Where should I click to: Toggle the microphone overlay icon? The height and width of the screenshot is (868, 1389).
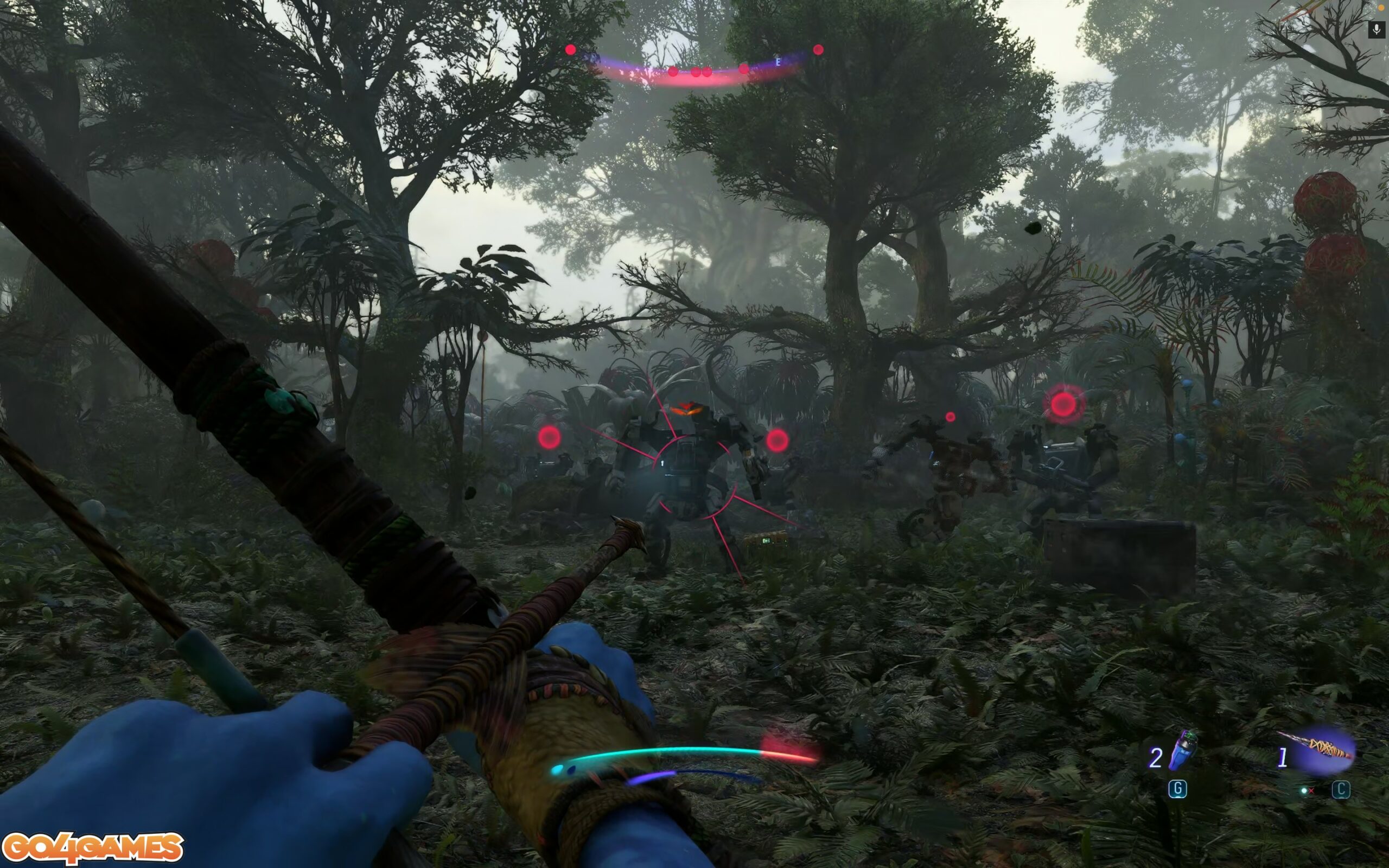tap(1377, 29)
